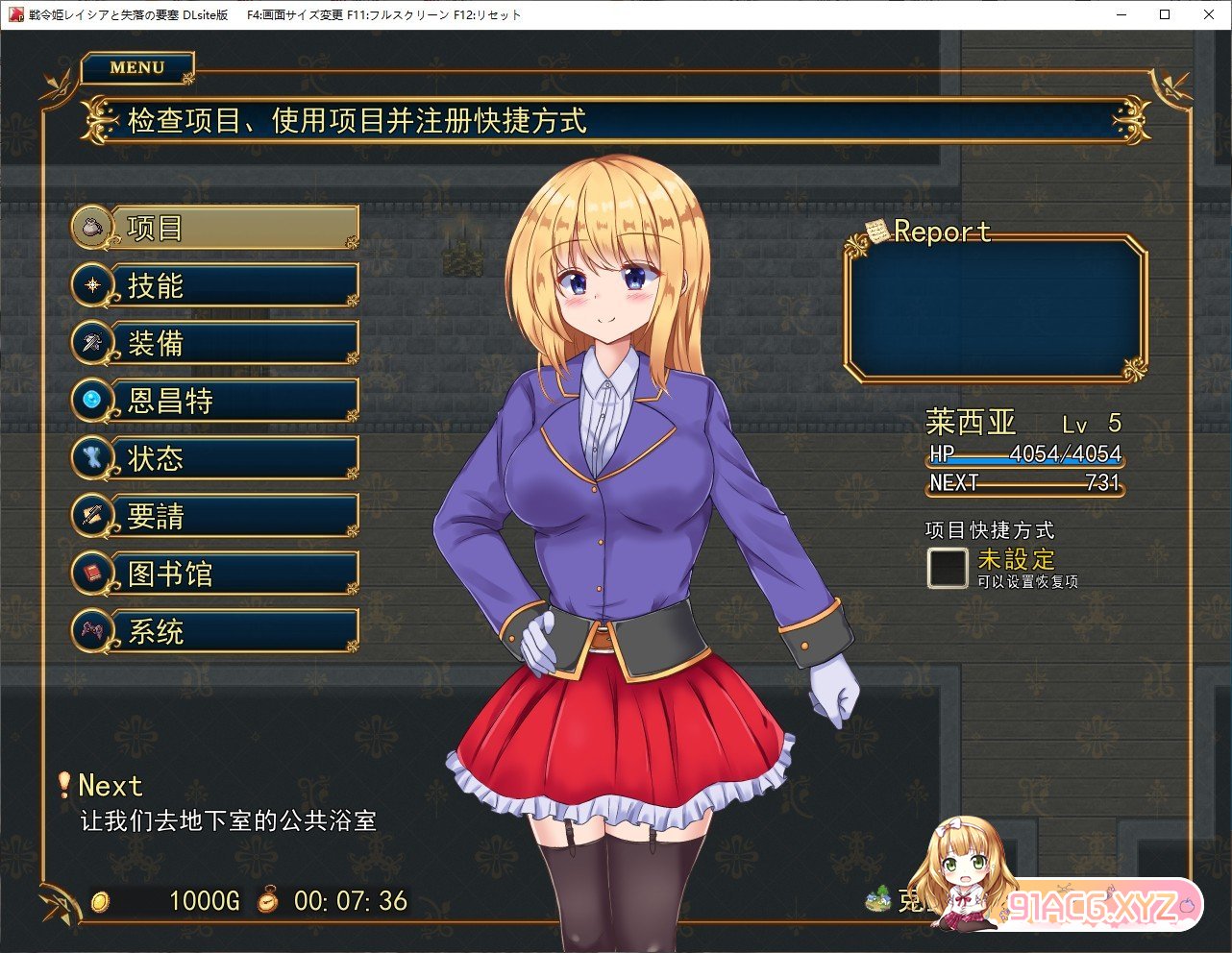Open the 系统 system menu

point(215,631)
